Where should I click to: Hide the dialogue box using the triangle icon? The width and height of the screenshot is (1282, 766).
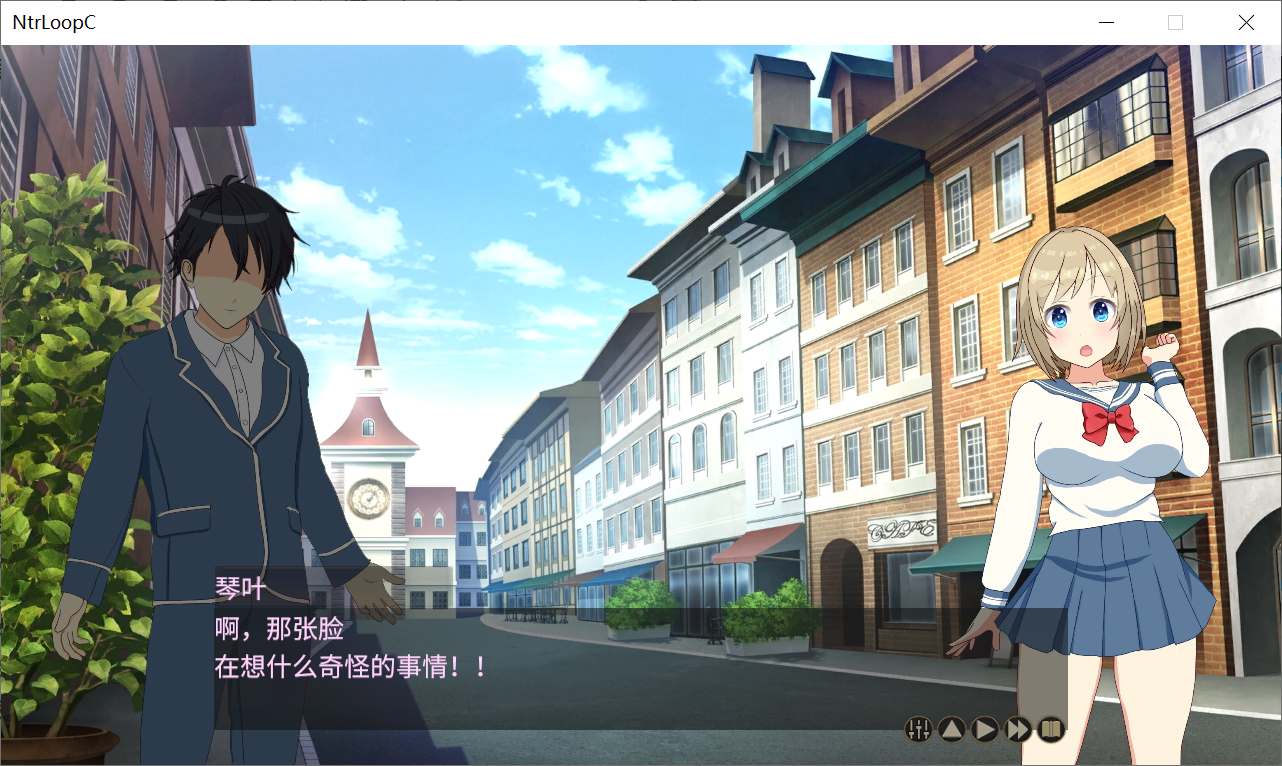click(x=950, y=729)
